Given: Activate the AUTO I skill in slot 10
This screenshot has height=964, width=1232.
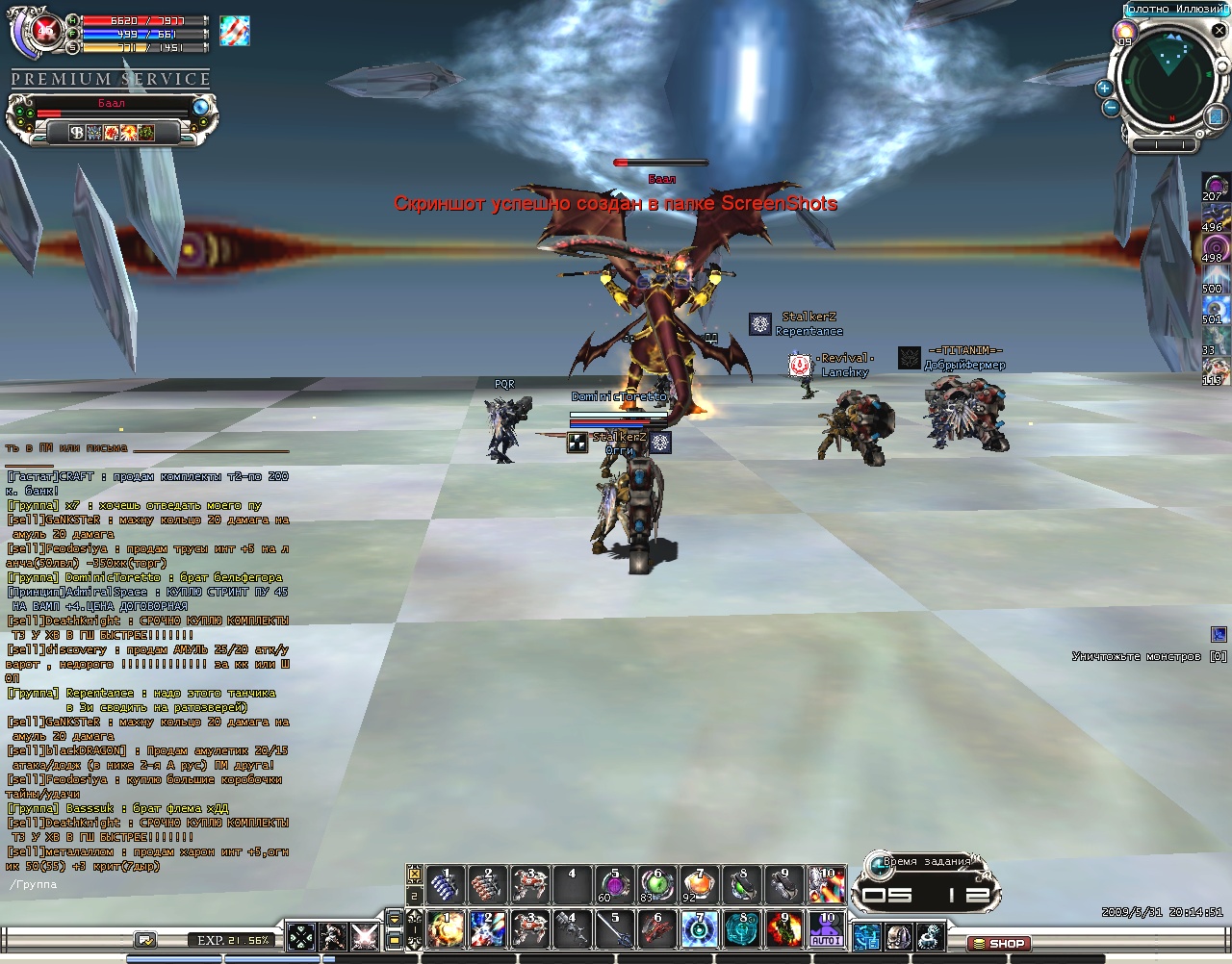Looking at the screenshot, I should (826, 929).
